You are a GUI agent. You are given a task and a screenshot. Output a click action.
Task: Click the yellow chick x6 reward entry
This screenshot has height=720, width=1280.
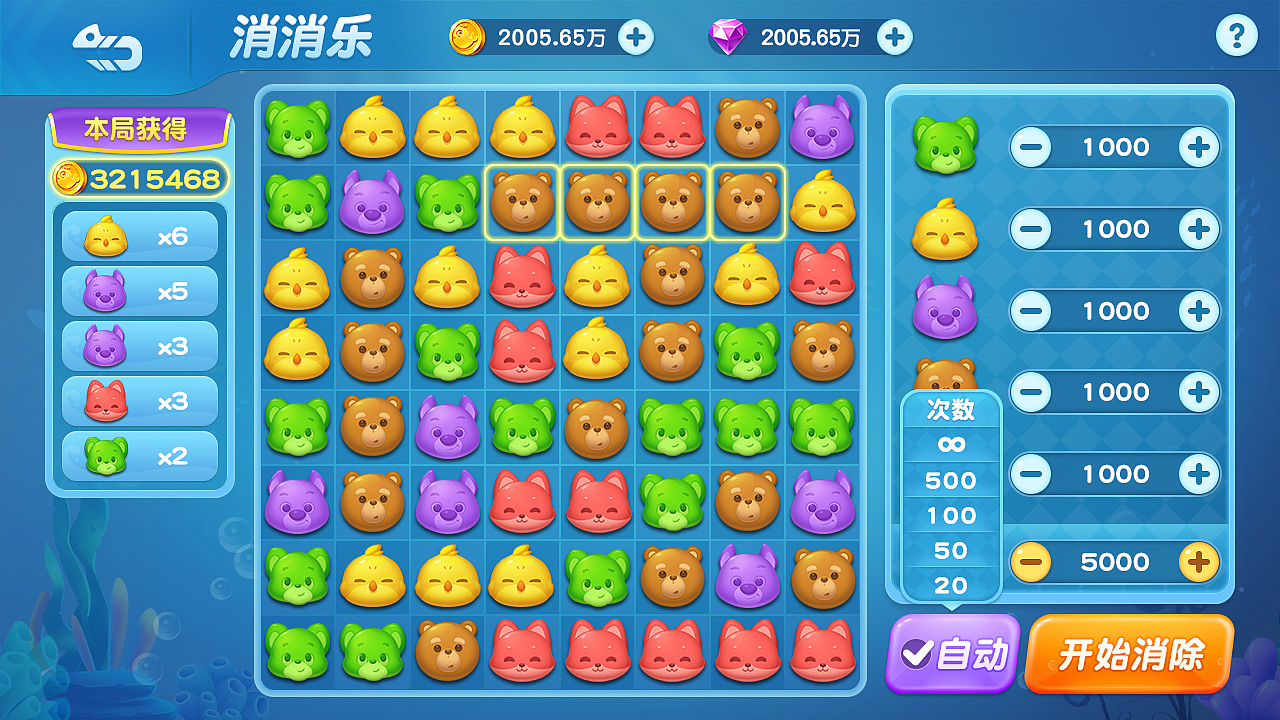click(139, 236)
